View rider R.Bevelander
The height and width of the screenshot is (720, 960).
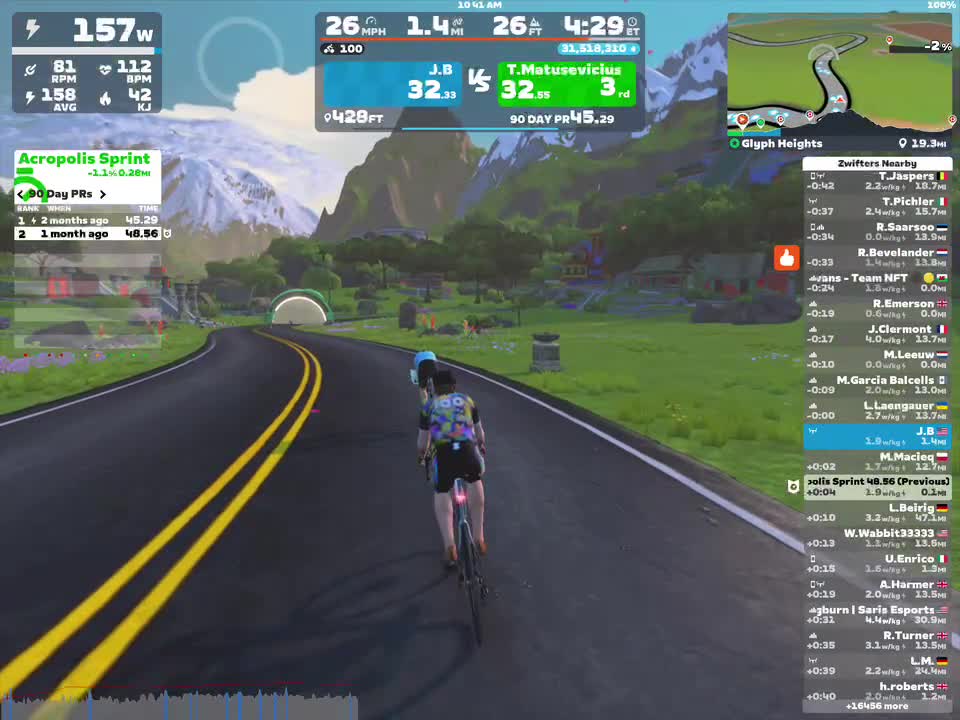[877, 257]
